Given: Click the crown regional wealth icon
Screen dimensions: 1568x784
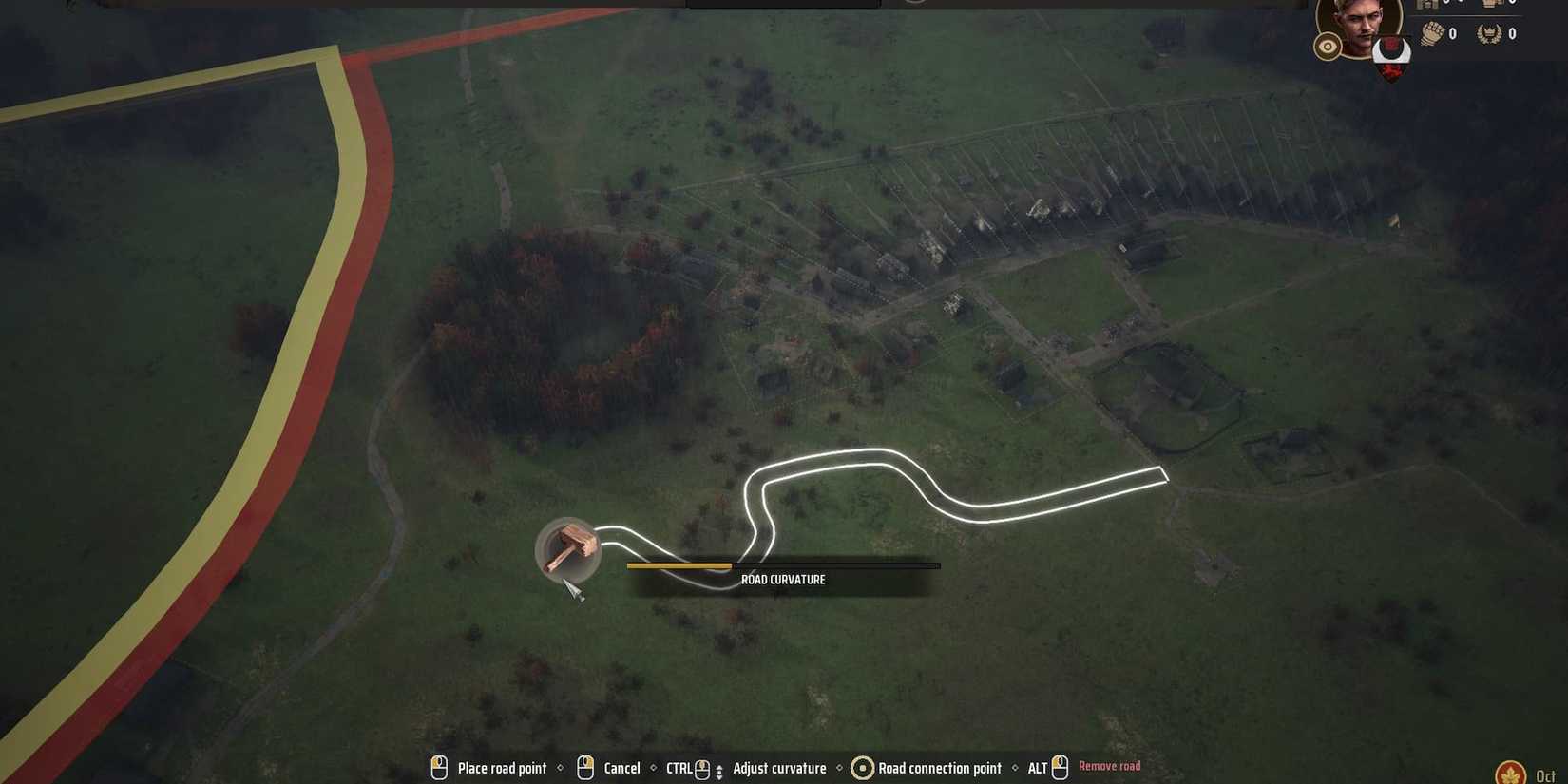Looking at the screenshot, I should (1494, 5).
